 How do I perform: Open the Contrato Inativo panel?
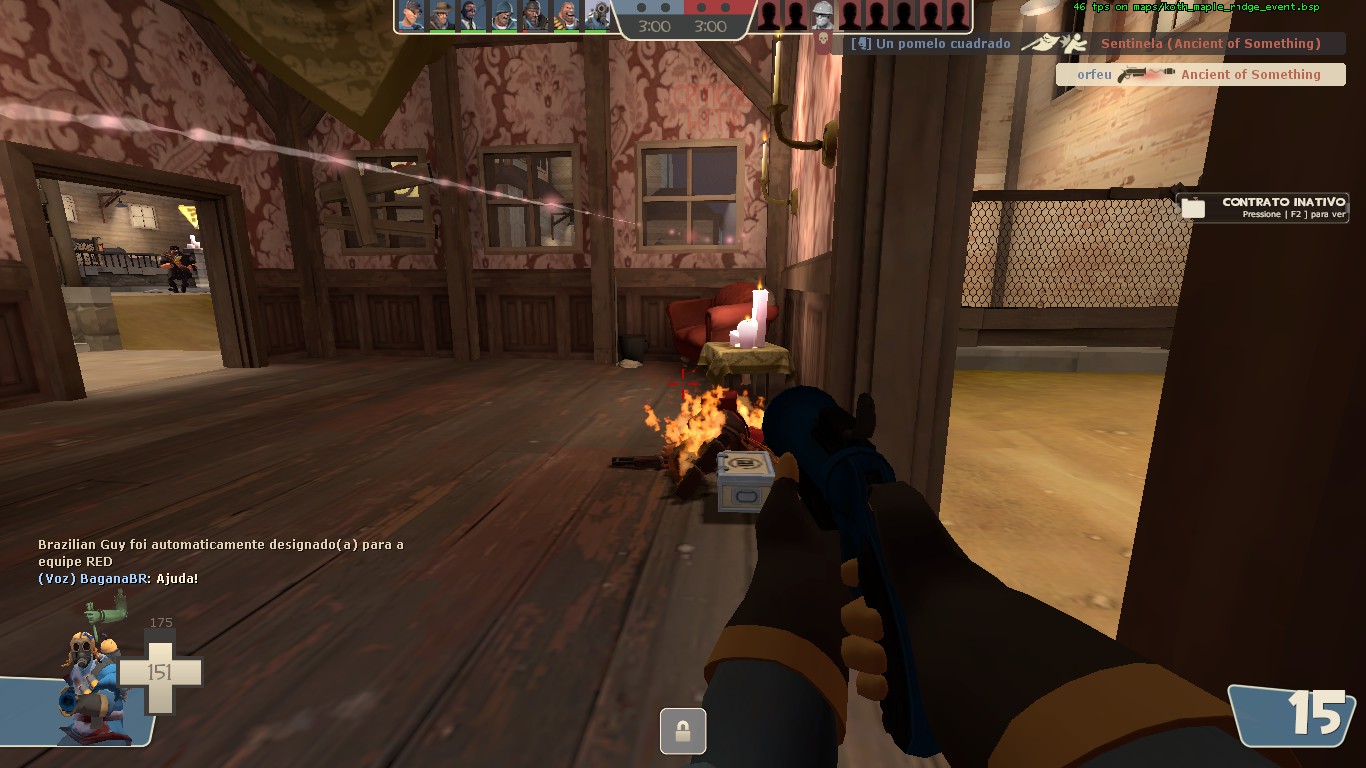[1264, 207]
